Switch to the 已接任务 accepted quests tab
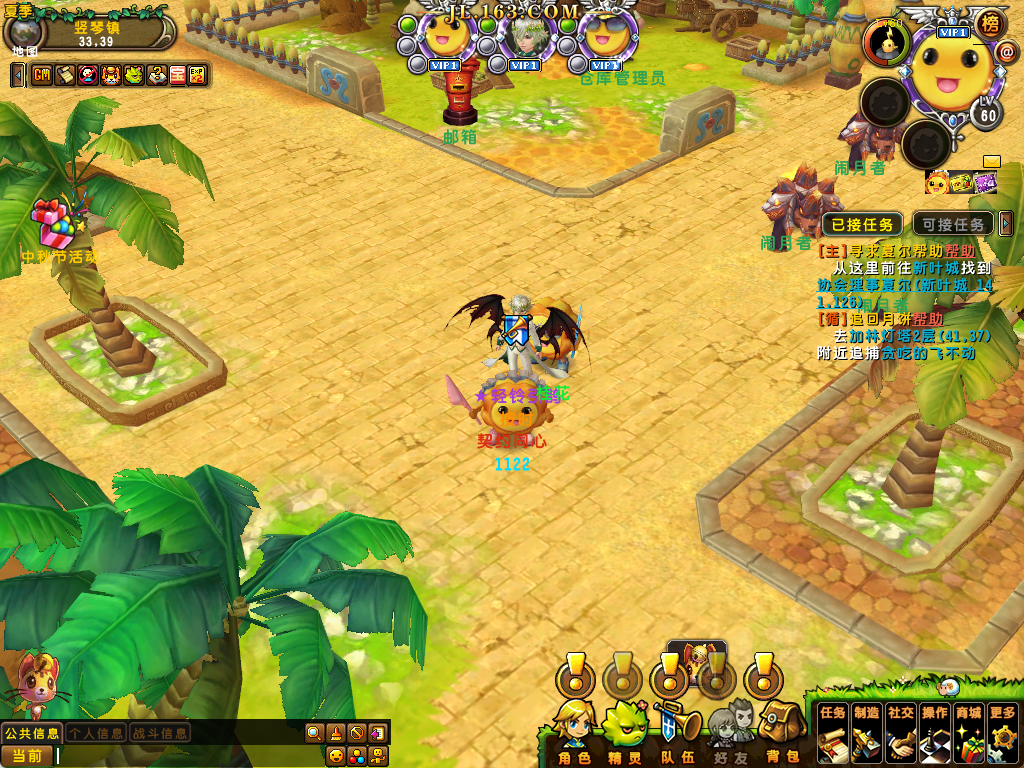 pyautogui.click(x=862, y=225)
